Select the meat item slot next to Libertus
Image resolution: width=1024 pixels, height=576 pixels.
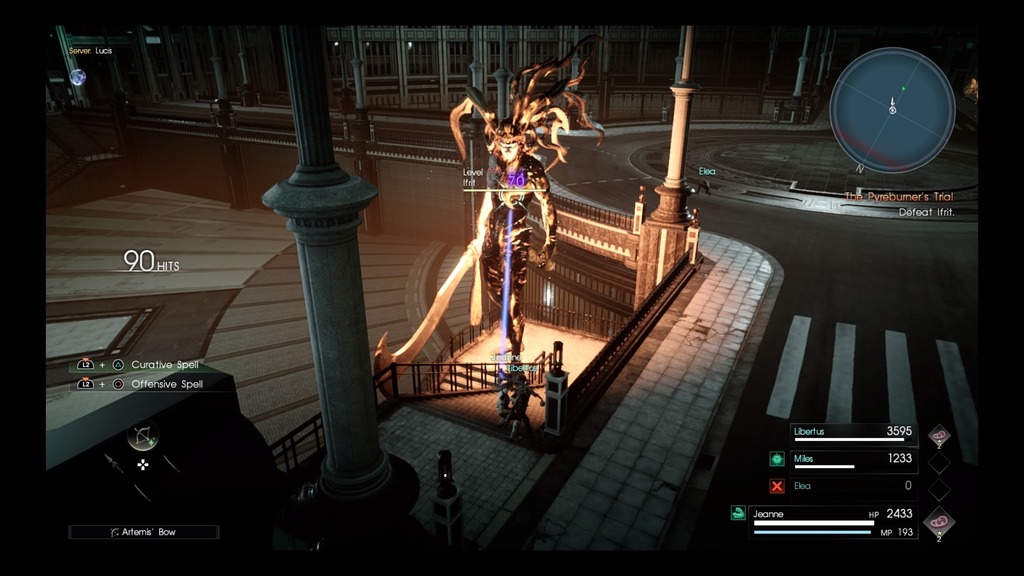(x=939, y=434)
